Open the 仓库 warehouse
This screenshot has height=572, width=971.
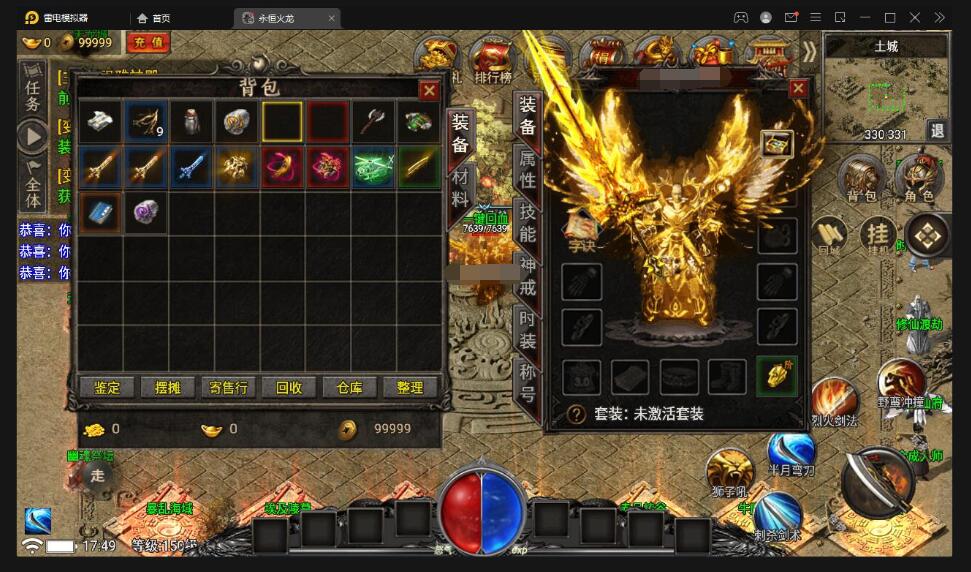click(349, 387)
